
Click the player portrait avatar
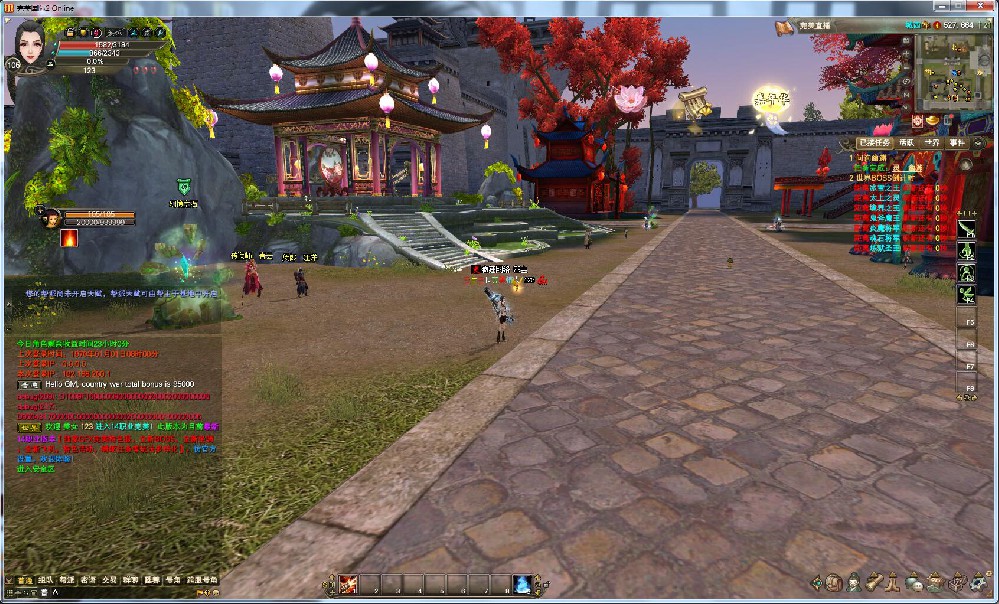[x=32, y=50]
